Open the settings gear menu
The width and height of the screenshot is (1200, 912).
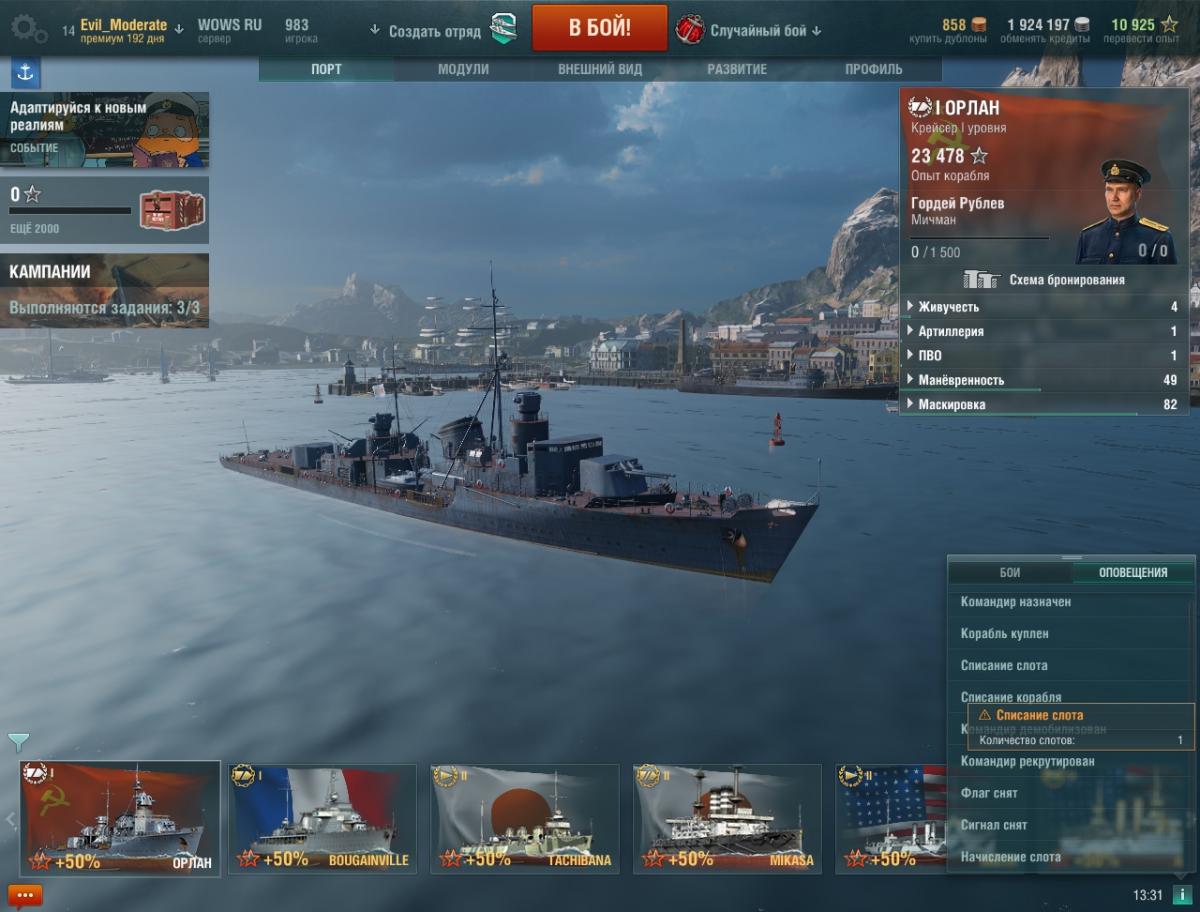pos(26,30)
